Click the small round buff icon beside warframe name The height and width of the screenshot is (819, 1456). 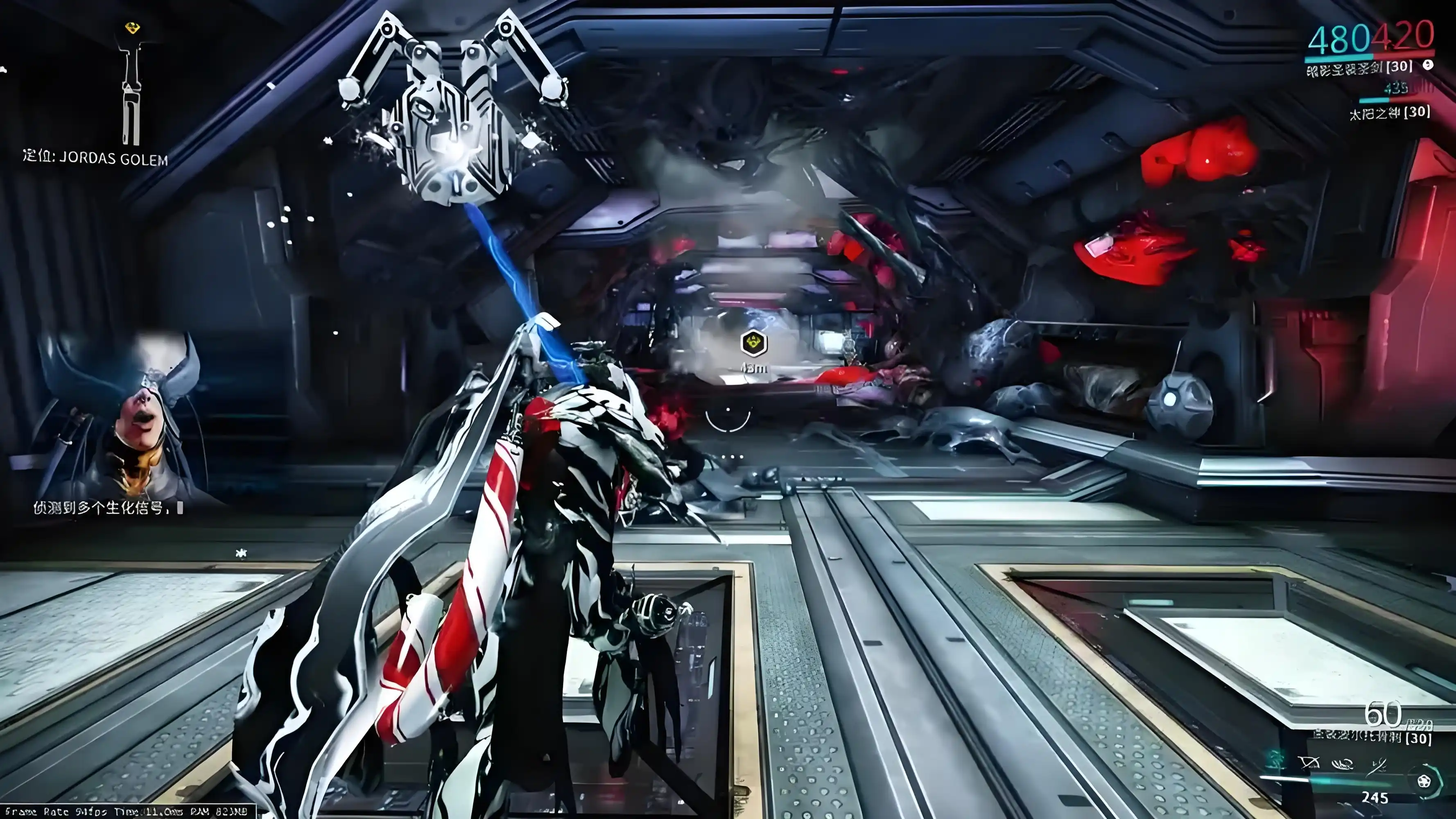(1428, 65)
